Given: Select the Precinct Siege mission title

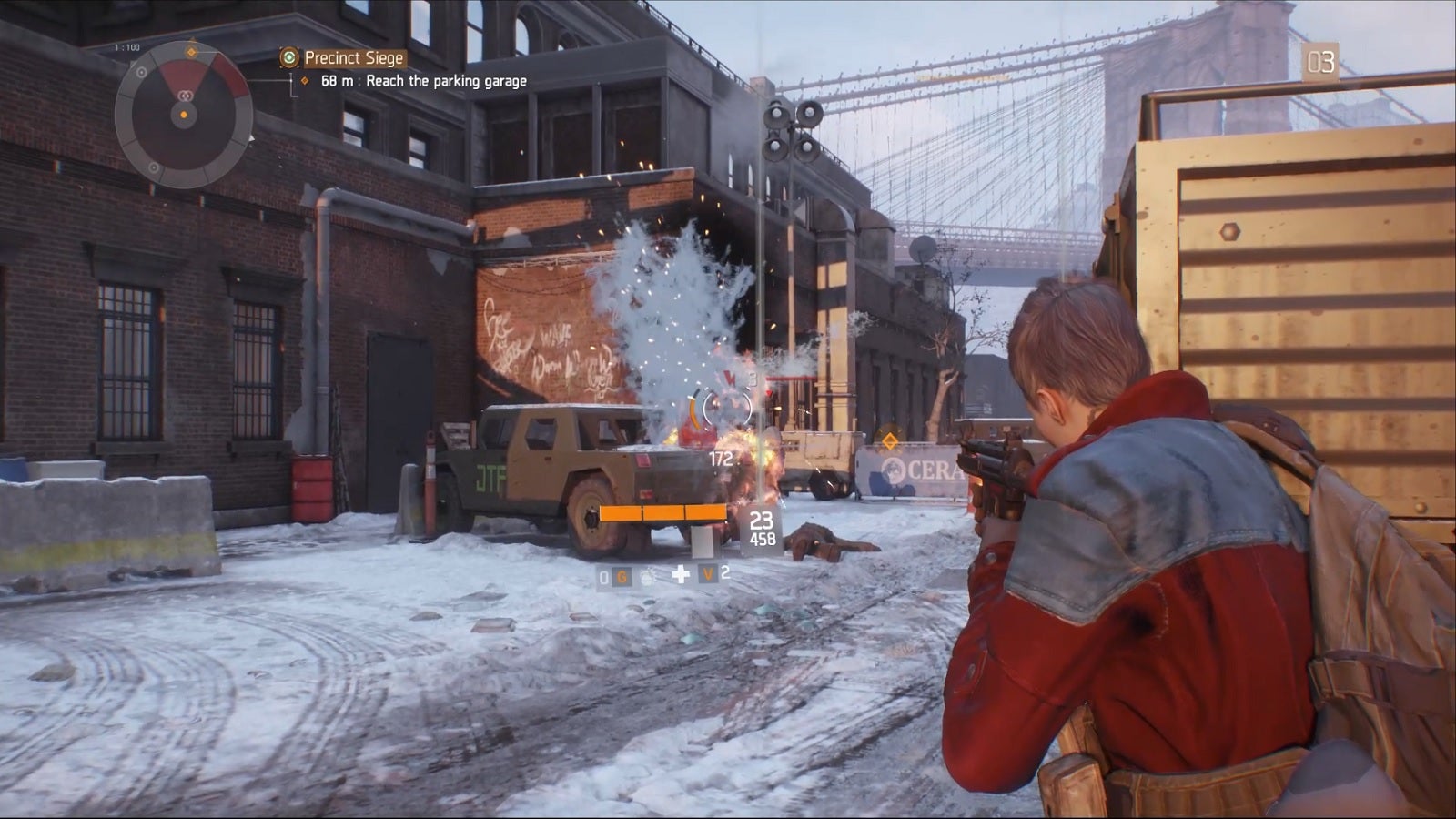Looking at the screenshot, I should (x=353, y=58).
